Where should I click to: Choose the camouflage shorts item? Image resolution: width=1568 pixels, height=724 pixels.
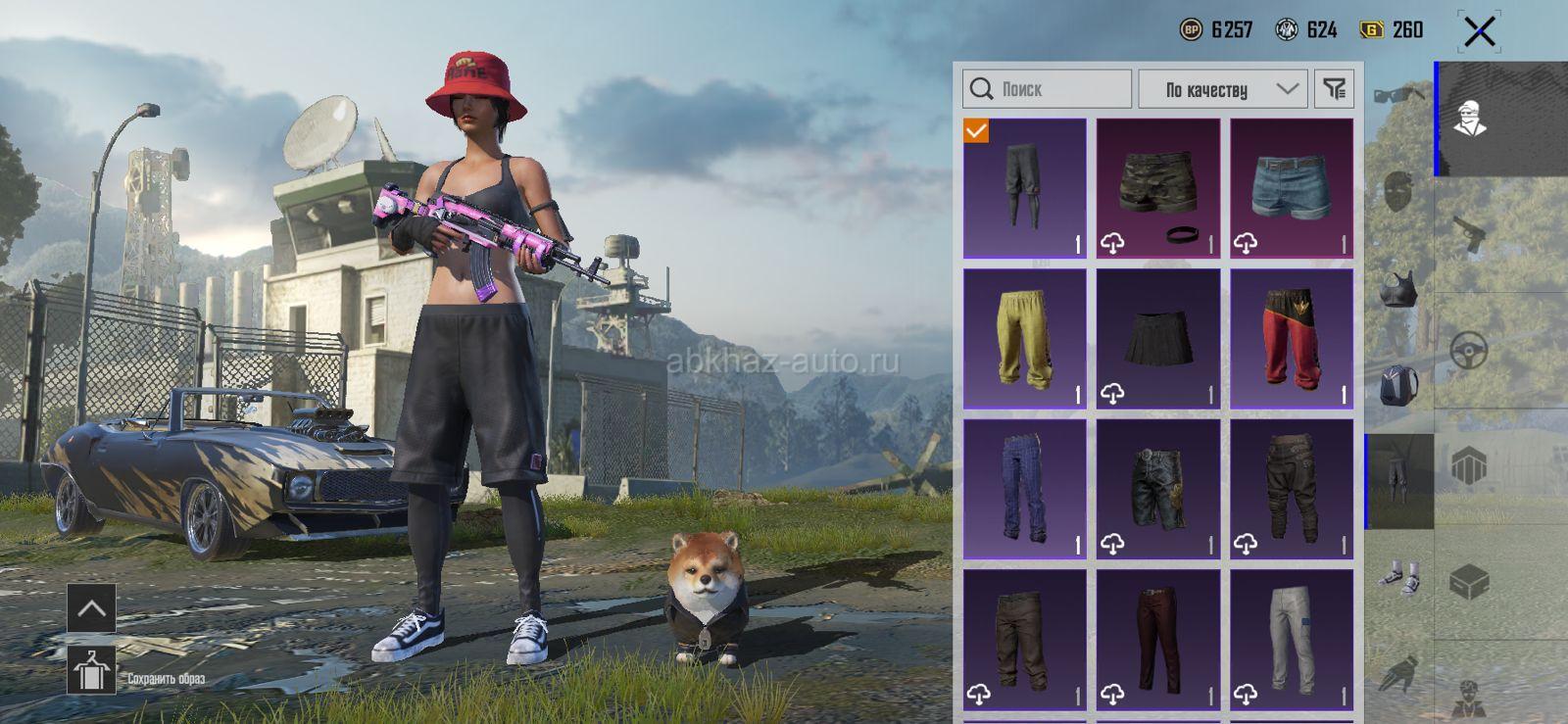click(1158, 188)
